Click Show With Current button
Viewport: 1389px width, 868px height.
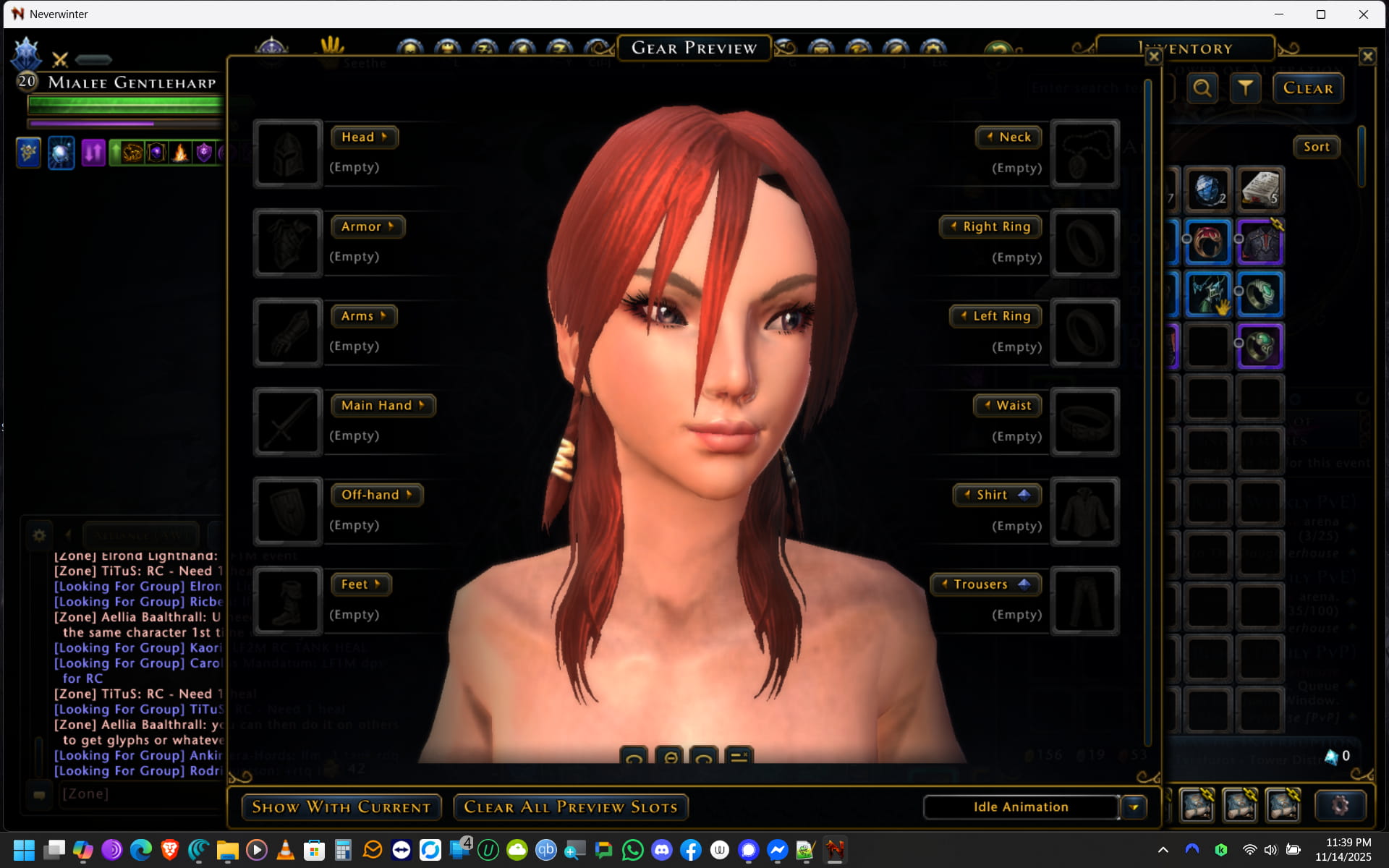[x=341, y=807]
